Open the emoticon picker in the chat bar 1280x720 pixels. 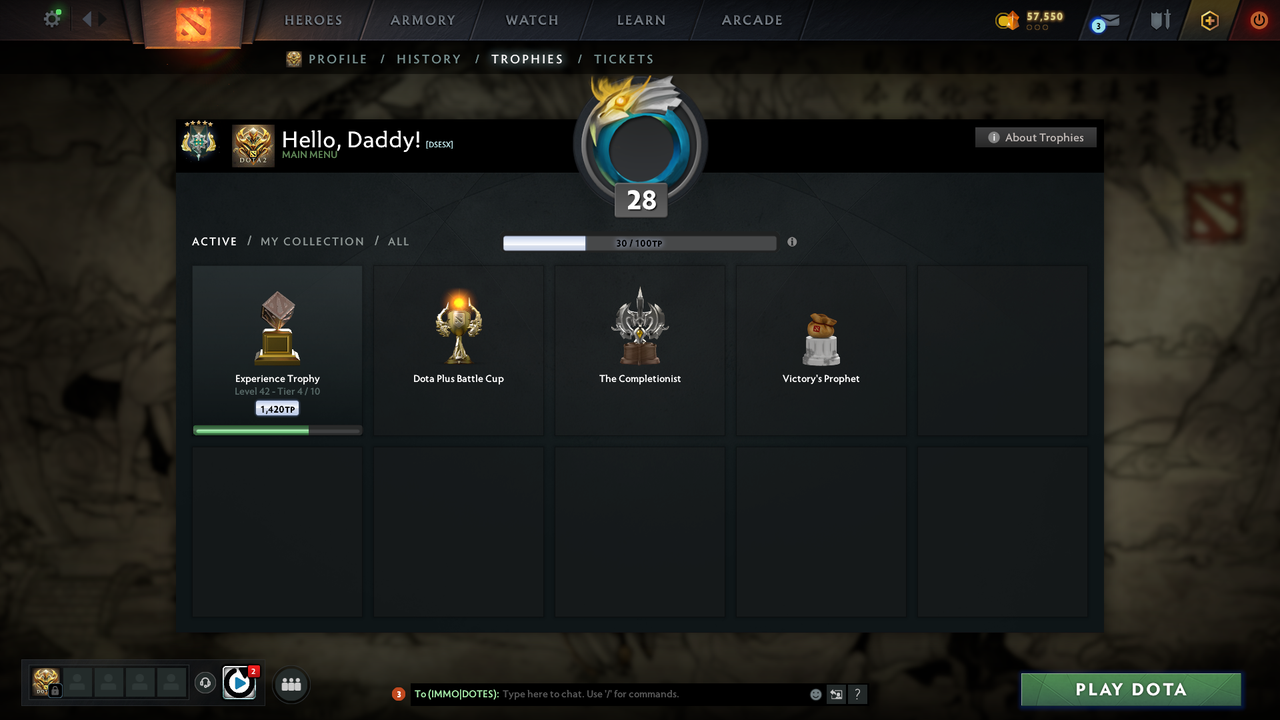[x=815, y=693]
